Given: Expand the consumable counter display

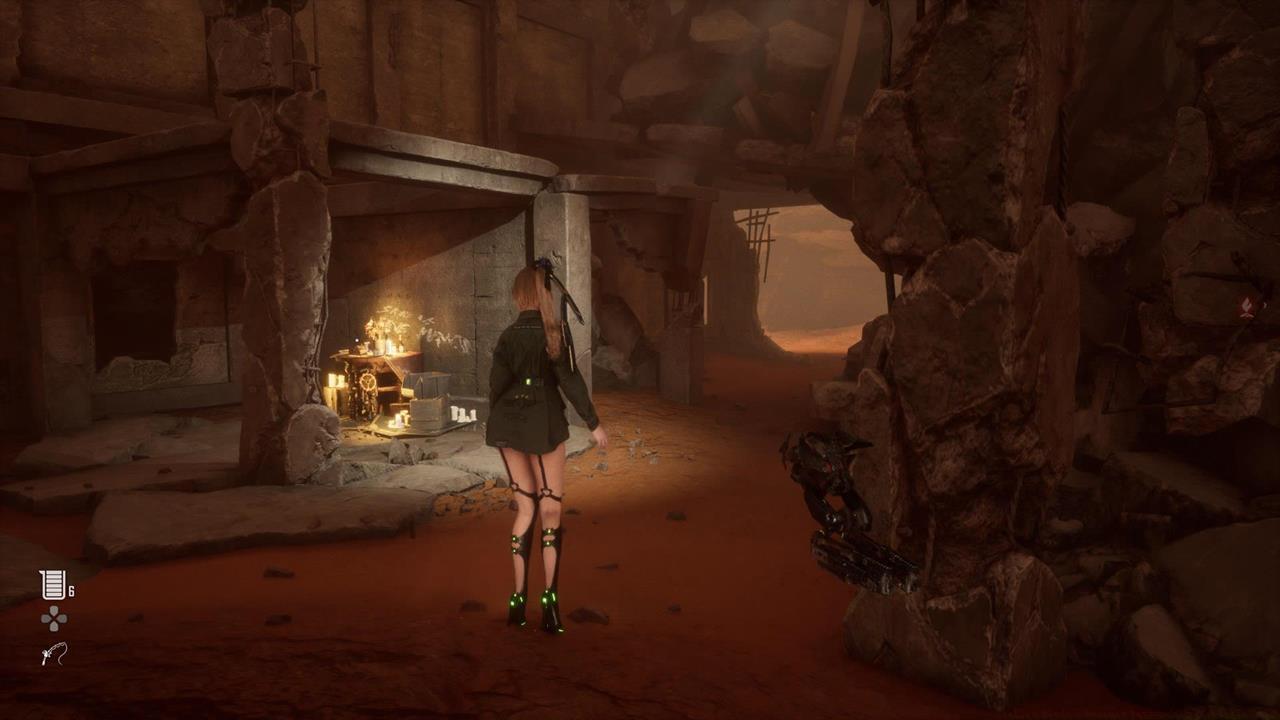Looking at the screenshot, I should pyautogui.click(x=73, y=589).
